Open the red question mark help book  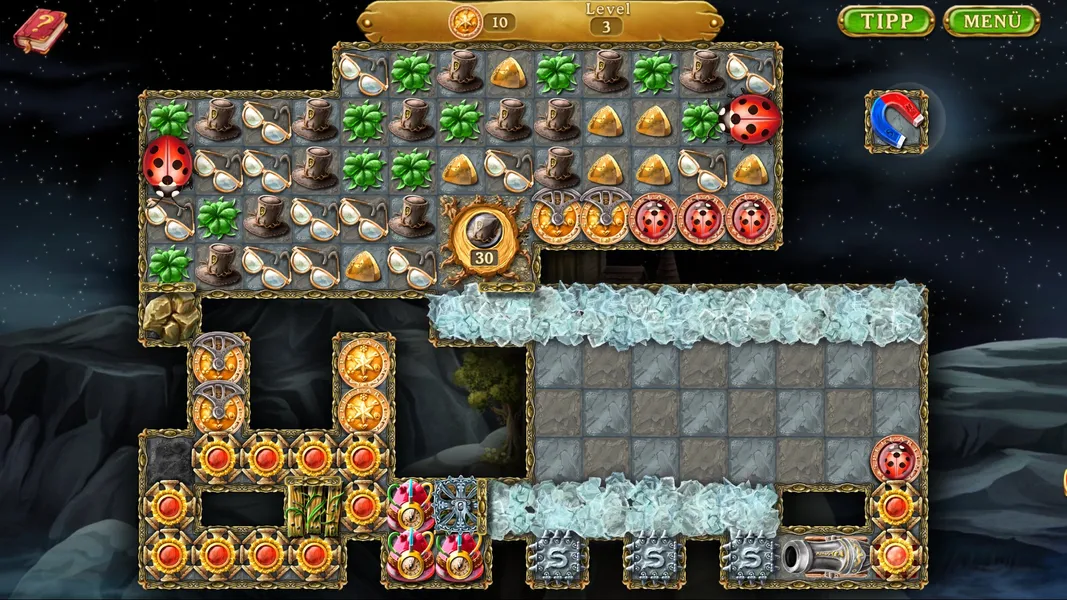(39, 29)
